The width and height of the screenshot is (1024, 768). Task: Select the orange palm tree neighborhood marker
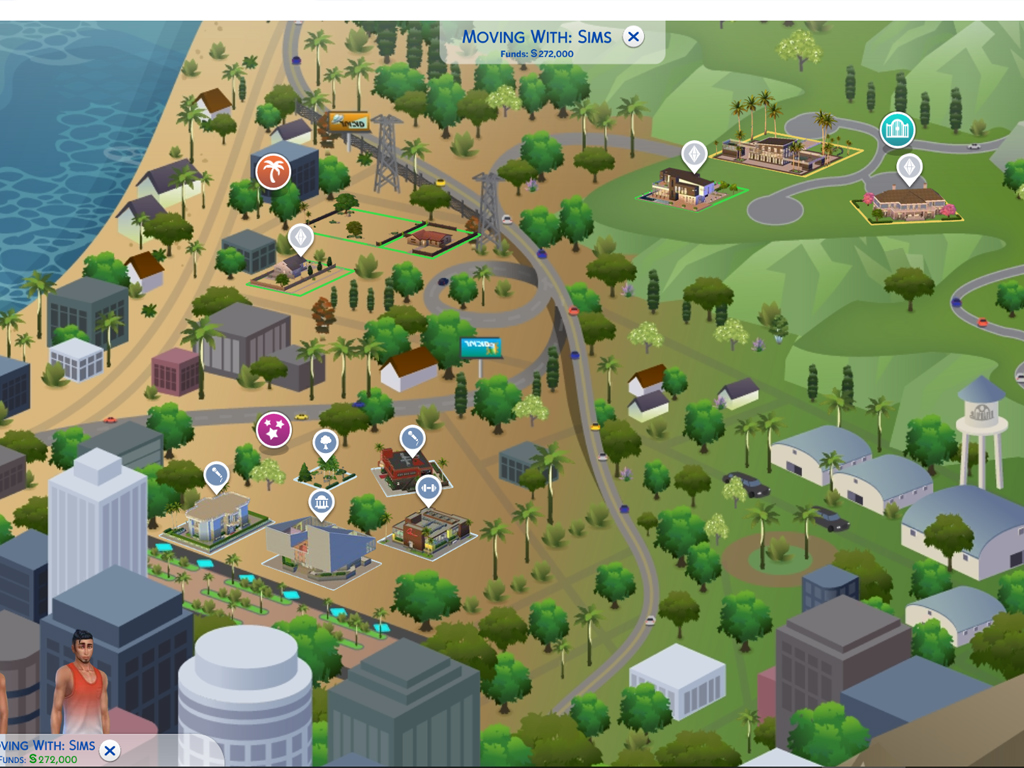[x=273, y=171]
